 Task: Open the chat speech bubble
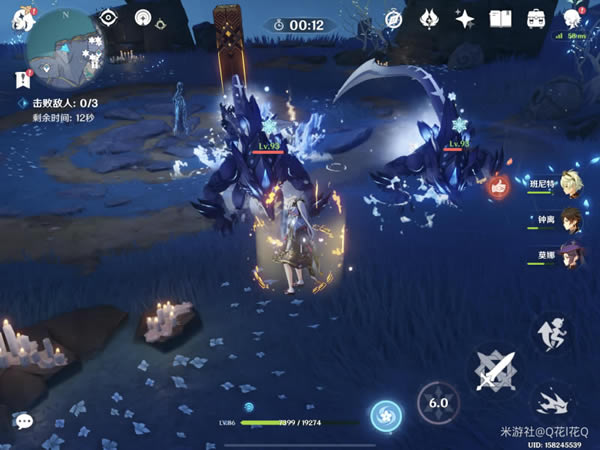click(x=23, y=422)
